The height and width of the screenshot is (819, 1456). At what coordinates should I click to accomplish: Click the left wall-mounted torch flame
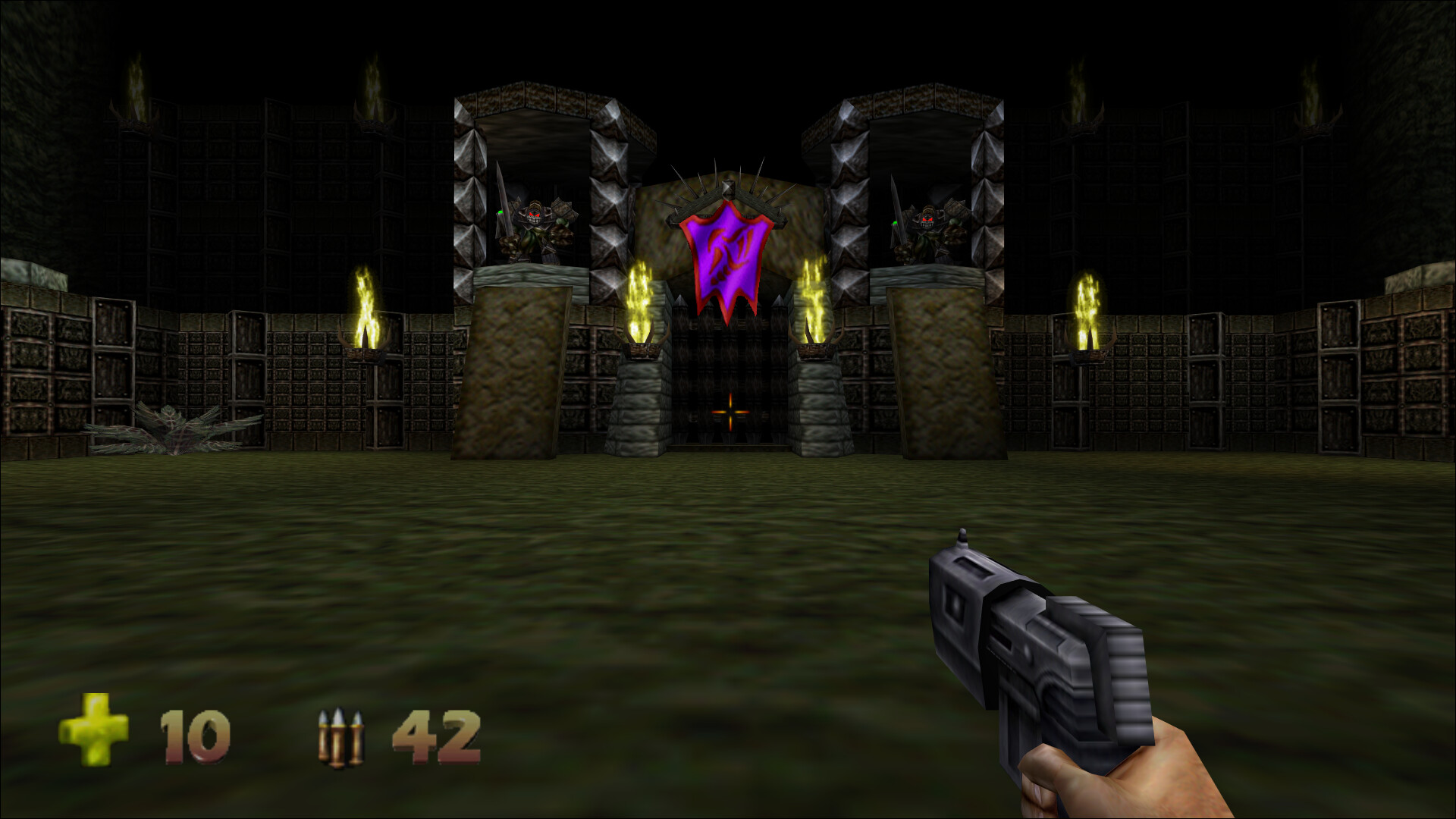(x=364, y=303)
